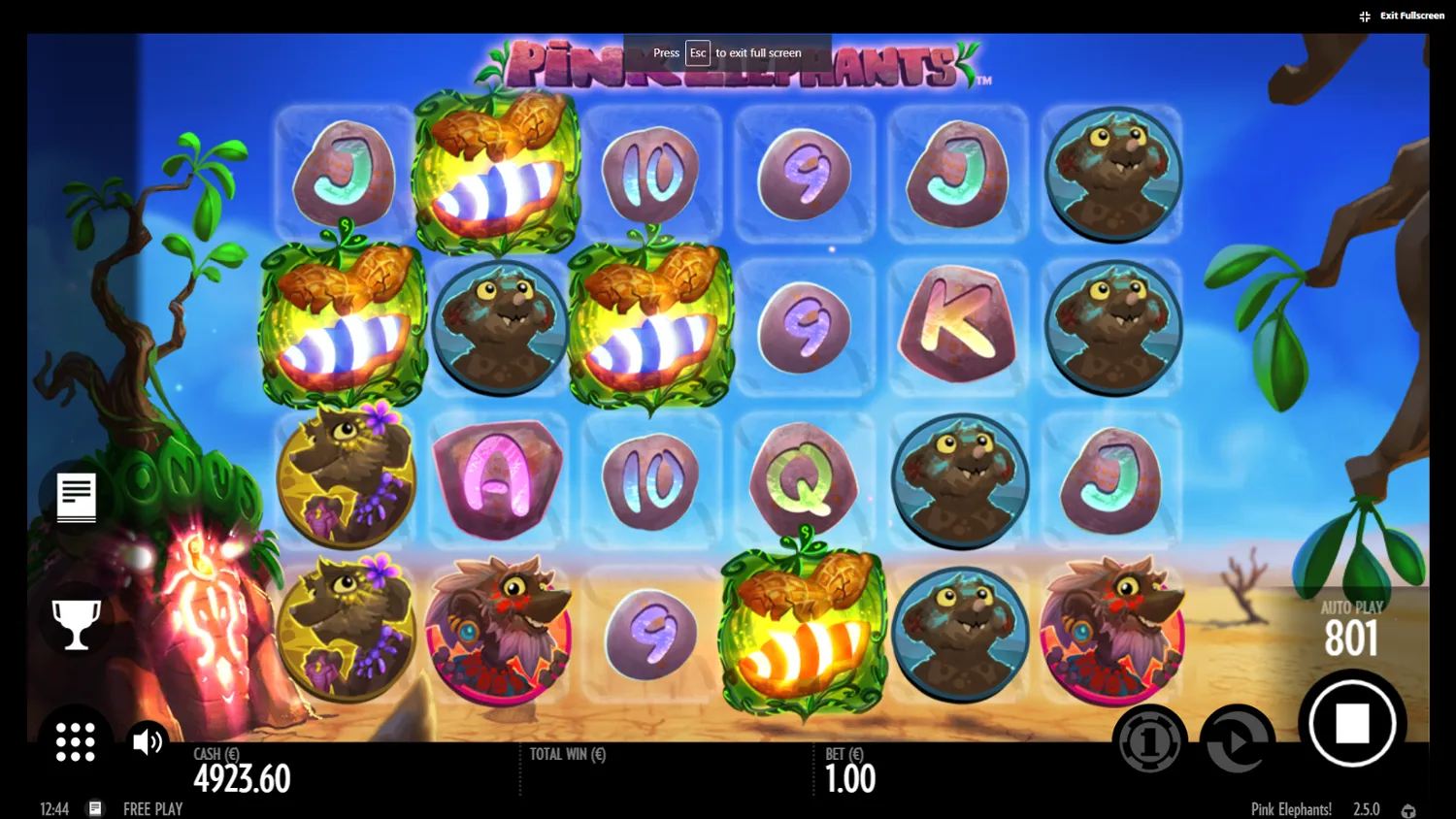Image resolution: width=1456 pixels, height=819 pixels.
Task: Stop autoplay using the square stop button
Action: coord(1351,722)
